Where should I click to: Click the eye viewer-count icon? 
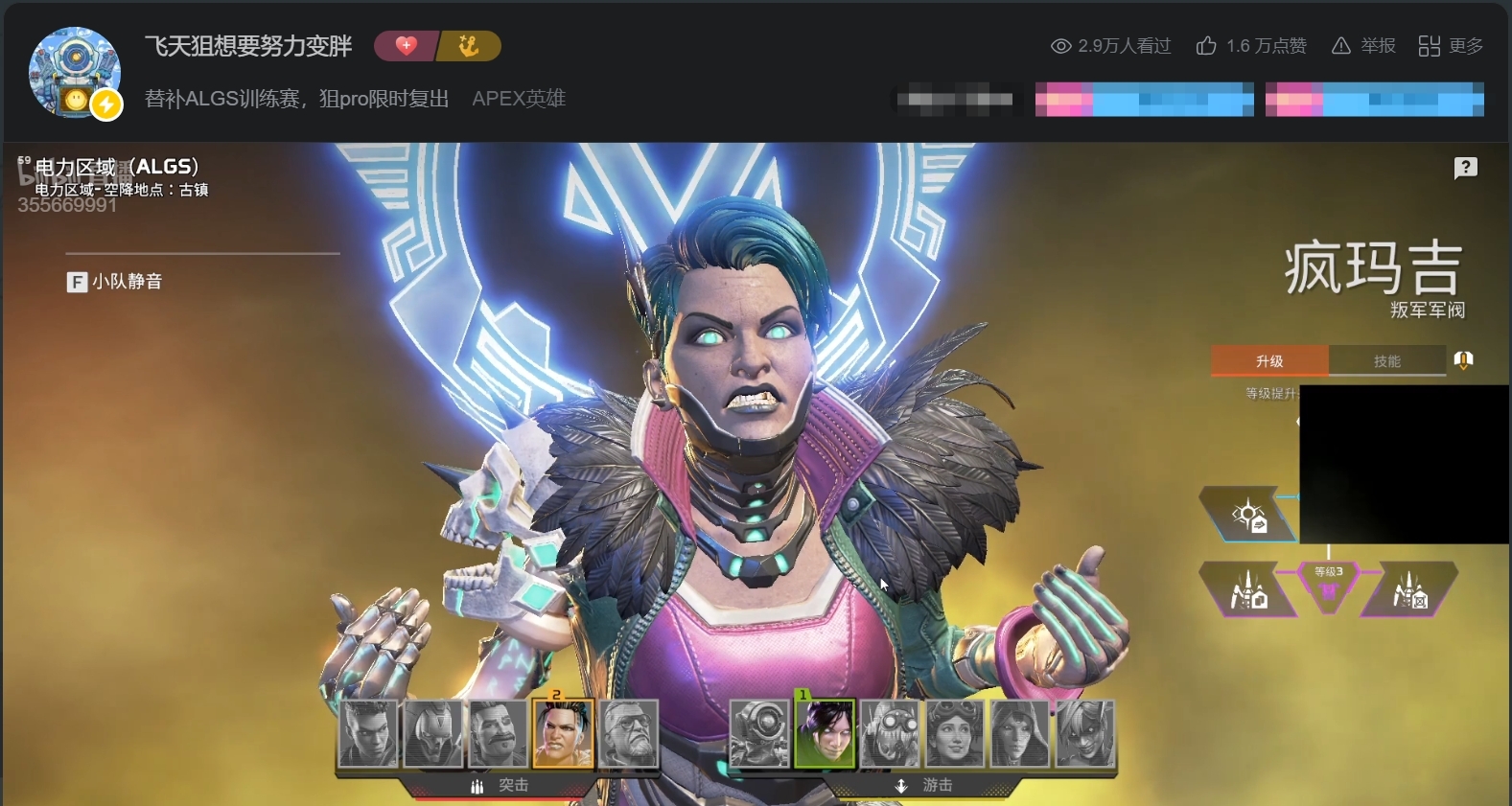point(1059,45)
